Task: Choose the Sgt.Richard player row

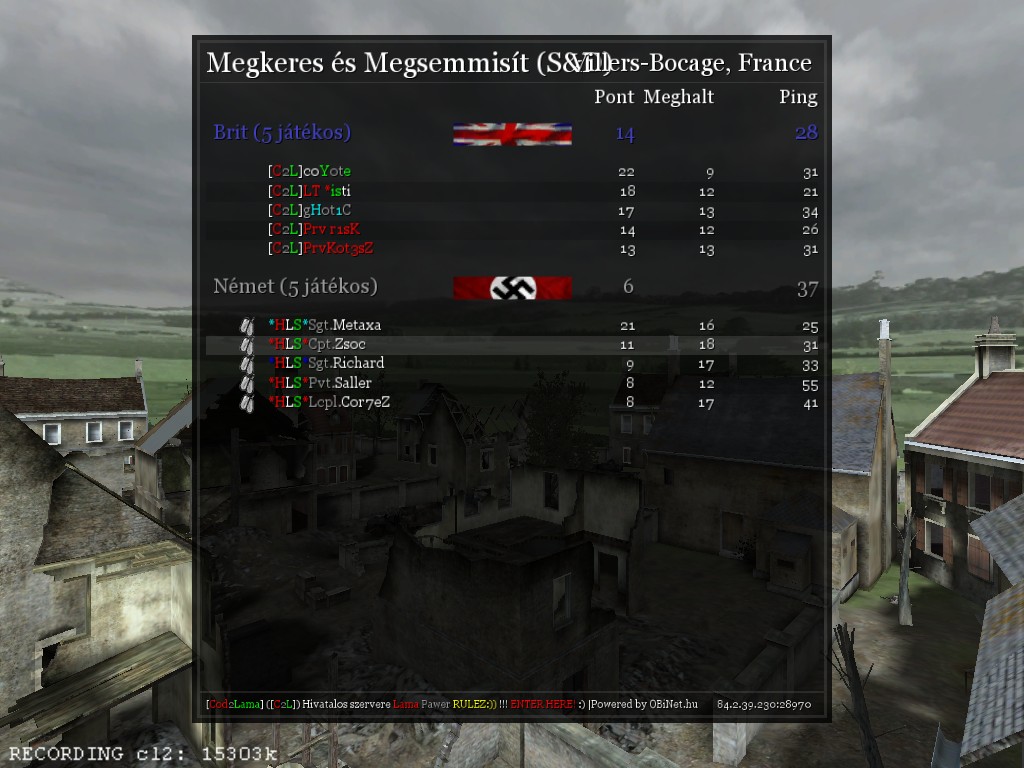Action: (x=326, y=363)
